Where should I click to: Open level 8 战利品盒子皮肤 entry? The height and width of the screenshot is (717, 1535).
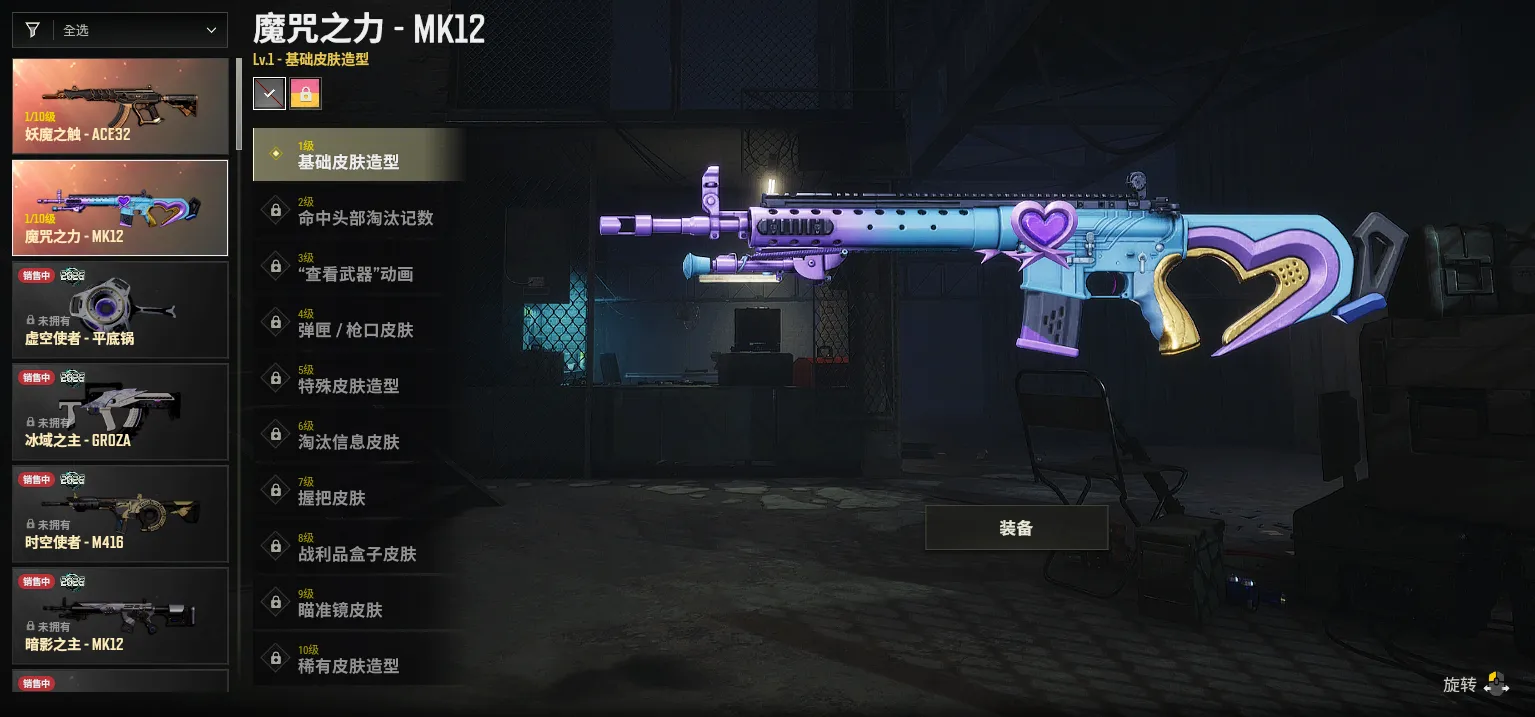[x=358, y=546]
